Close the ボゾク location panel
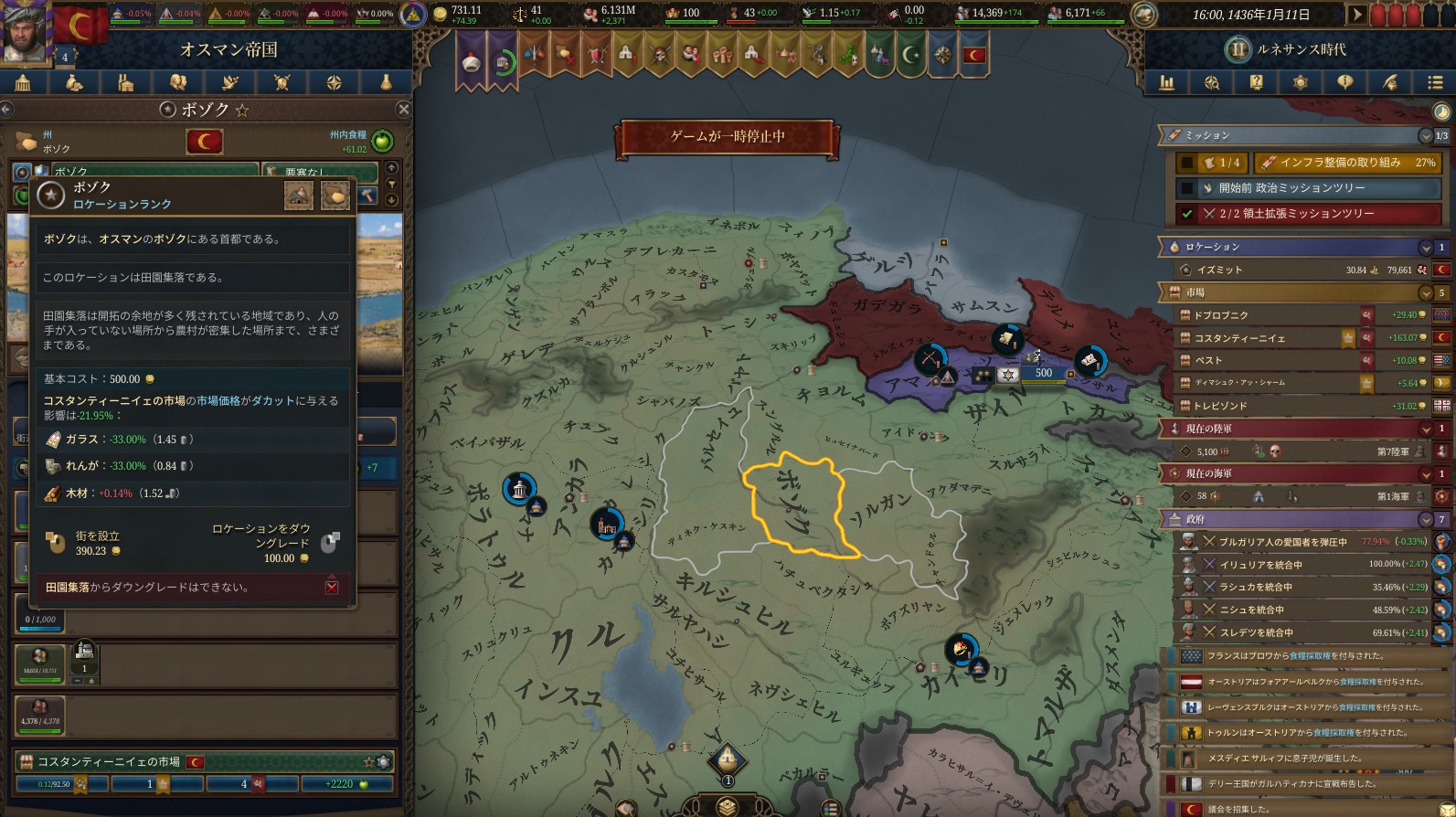The width and height of the screenshot is (1456, 817). point(403,110)
